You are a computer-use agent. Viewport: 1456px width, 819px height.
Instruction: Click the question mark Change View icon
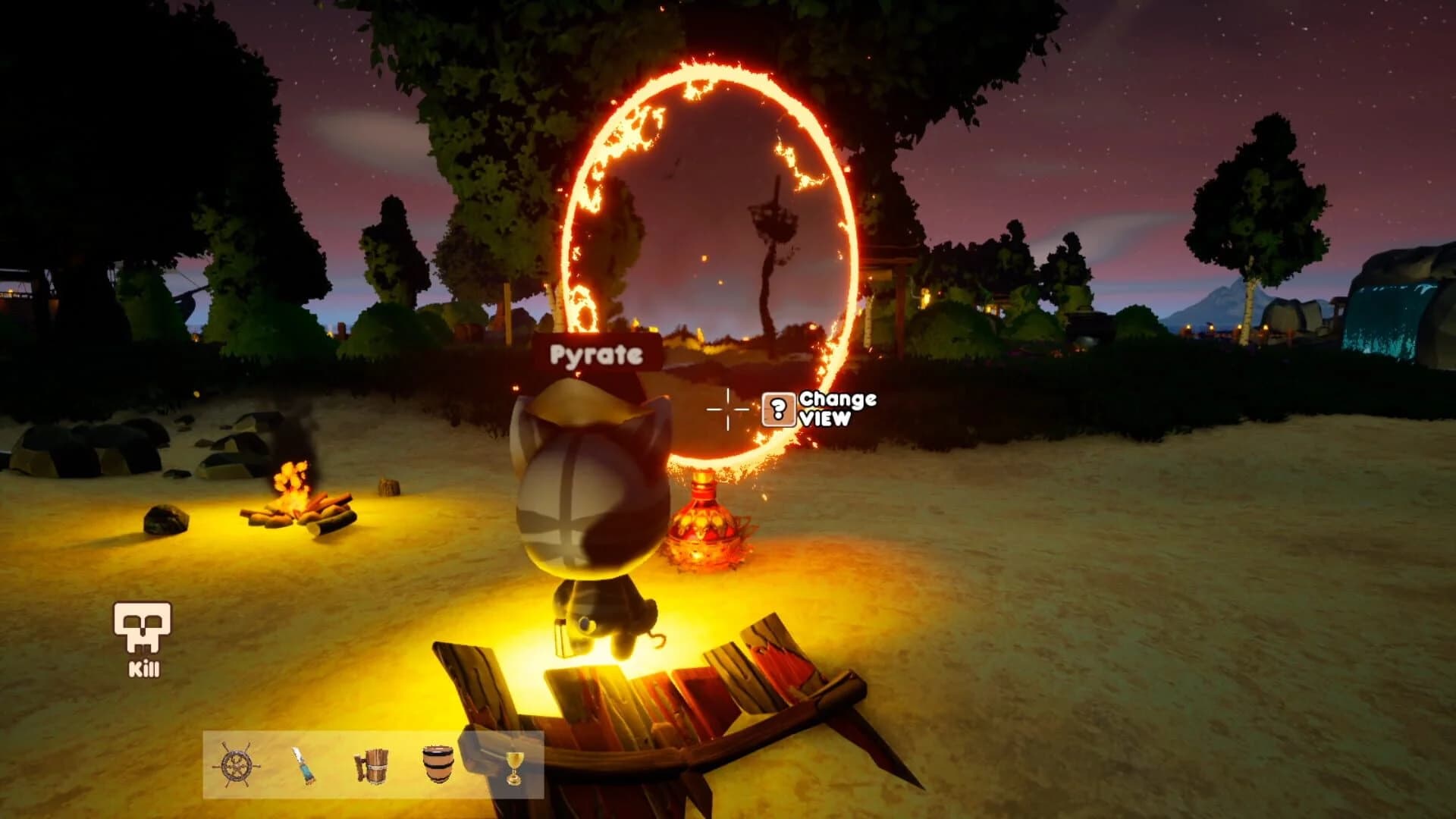point(777,411)
